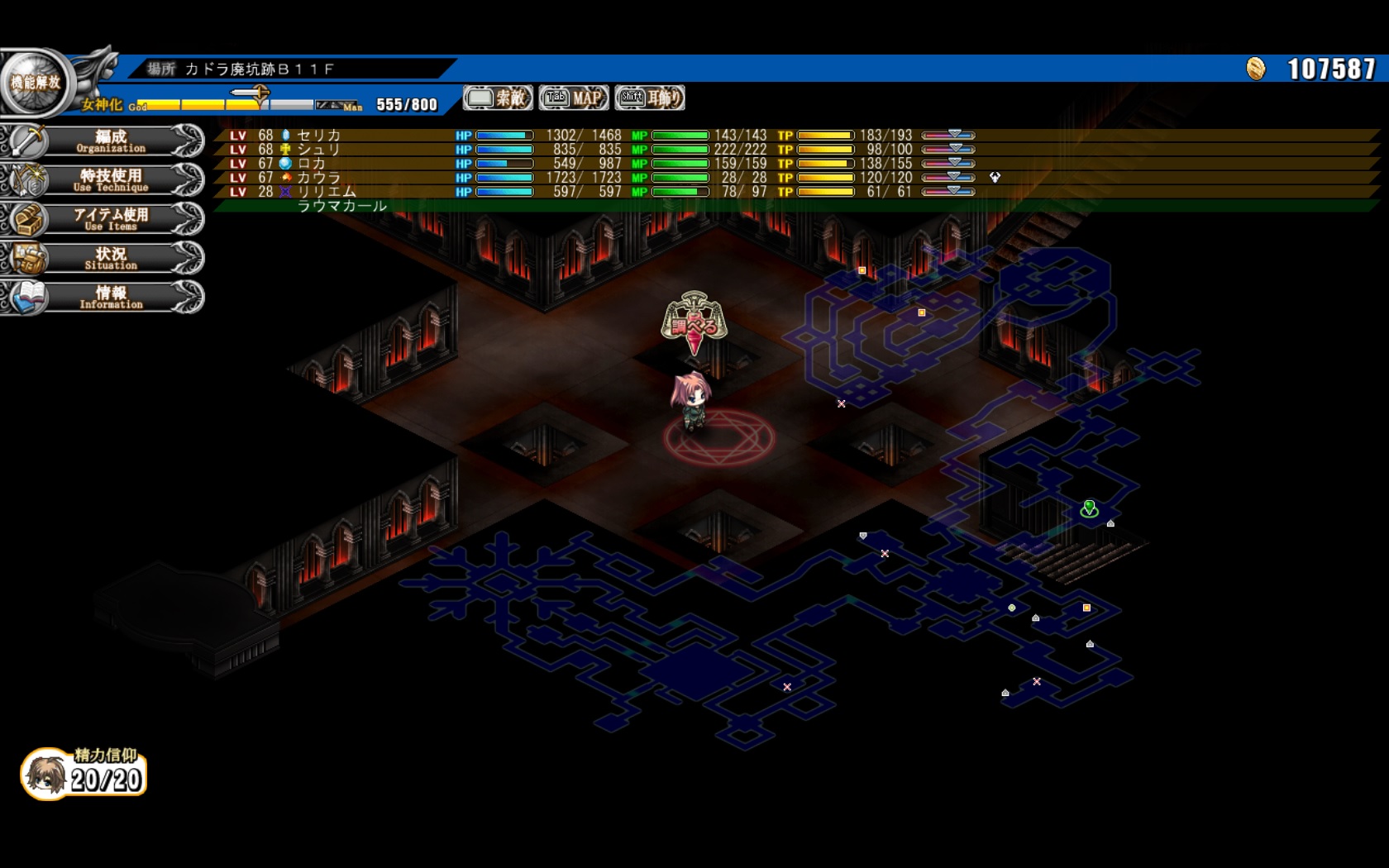This screenshot has height=868, width=1389.
Task: Open the Information menu
Action: [110, 297]
